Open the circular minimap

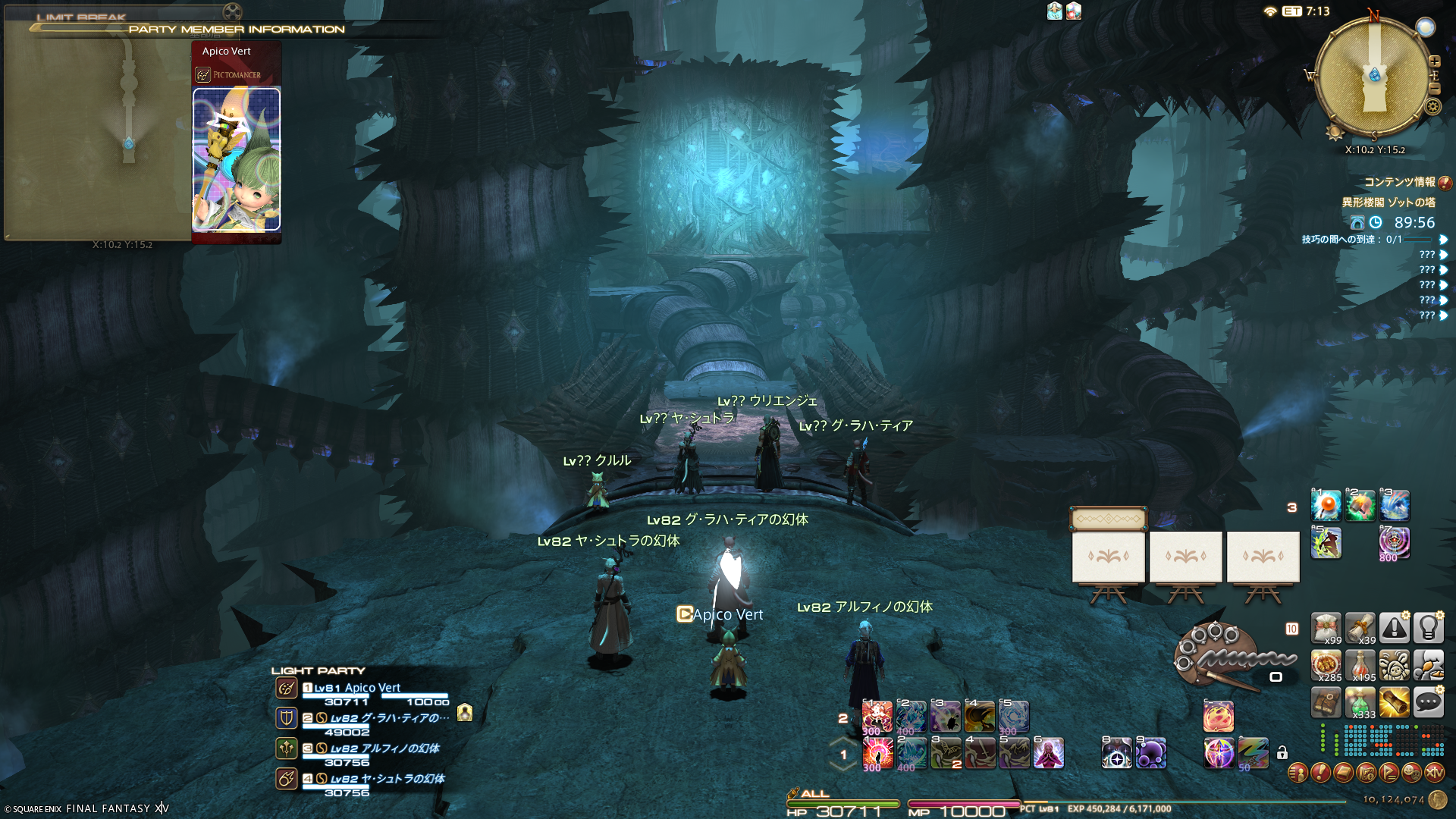point(1373,77)
